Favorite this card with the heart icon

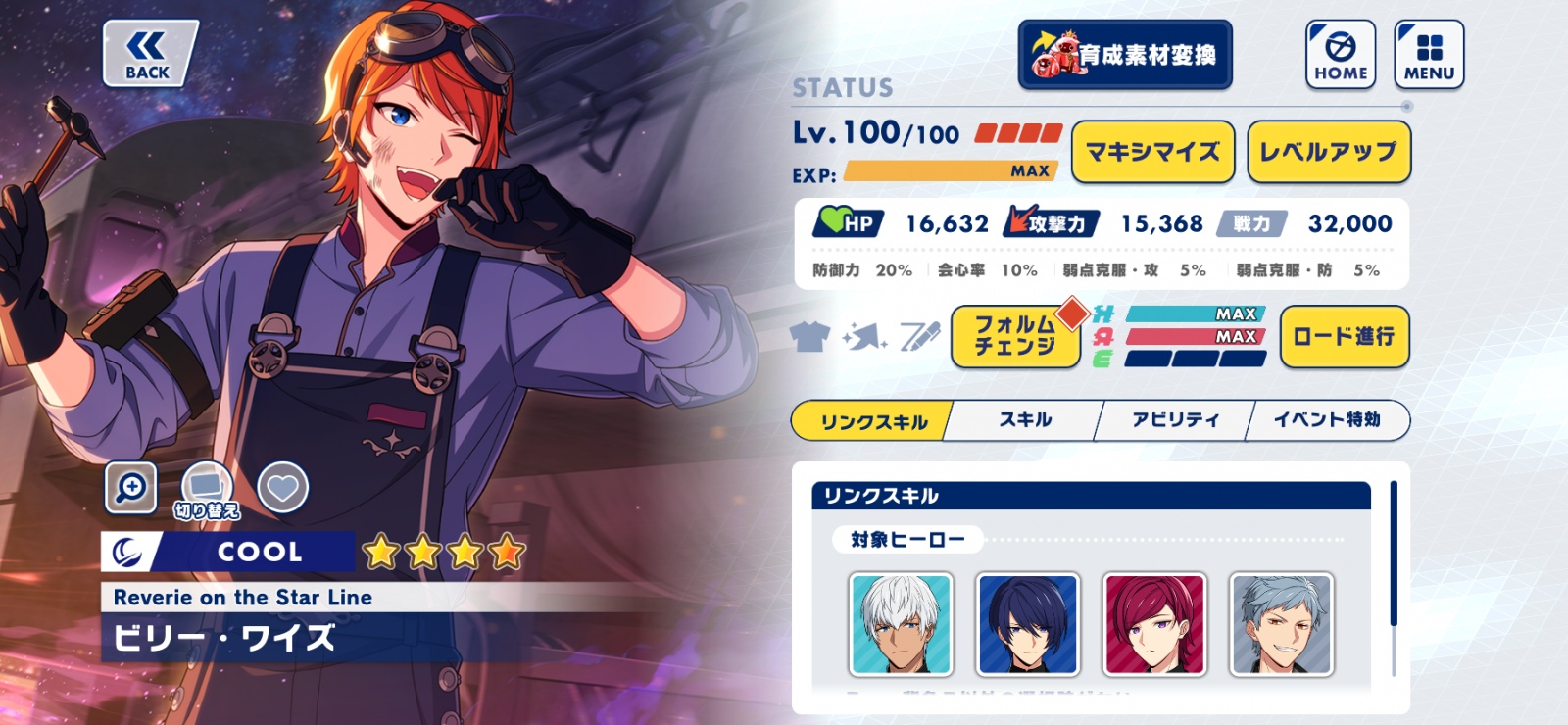pos(283,487)
